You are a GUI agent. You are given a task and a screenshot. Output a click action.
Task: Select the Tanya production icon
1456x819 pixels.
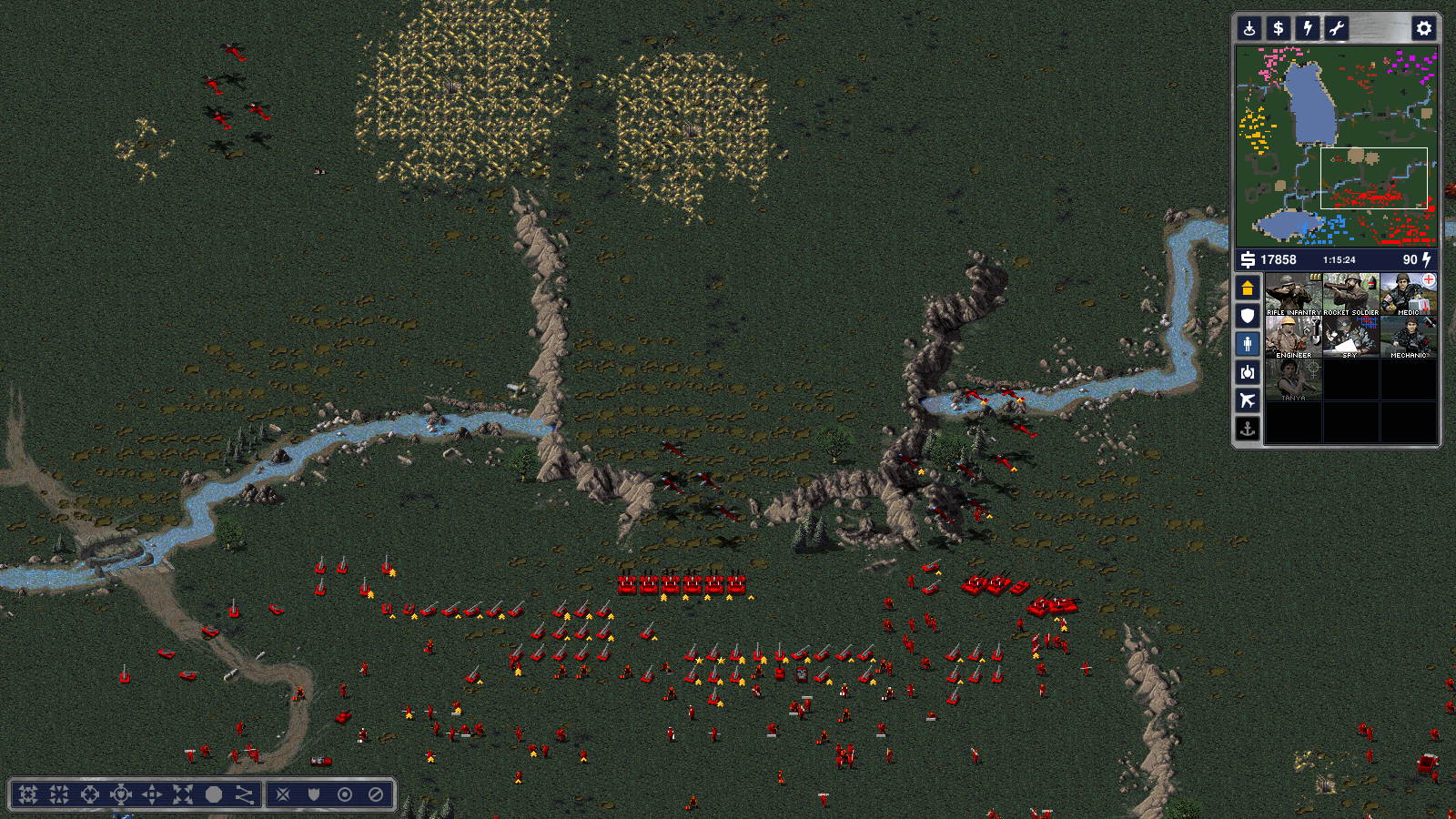1293,380
